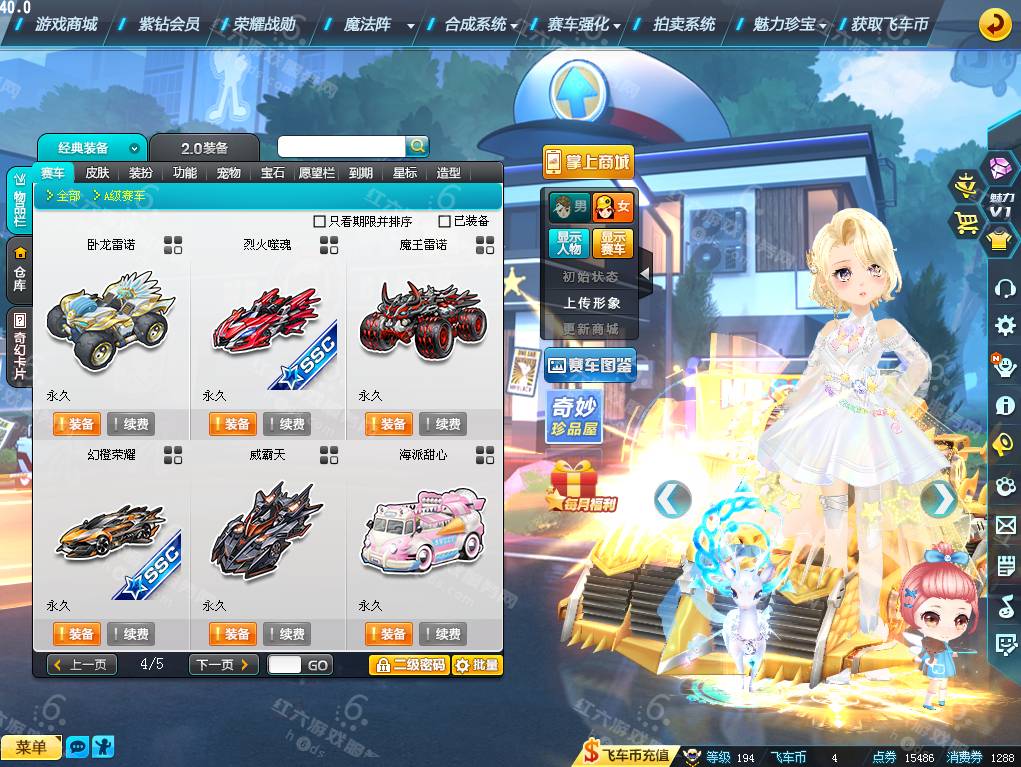Equip the 烈火噬魂 car
1021x767 pixels.
pos(232,424)
